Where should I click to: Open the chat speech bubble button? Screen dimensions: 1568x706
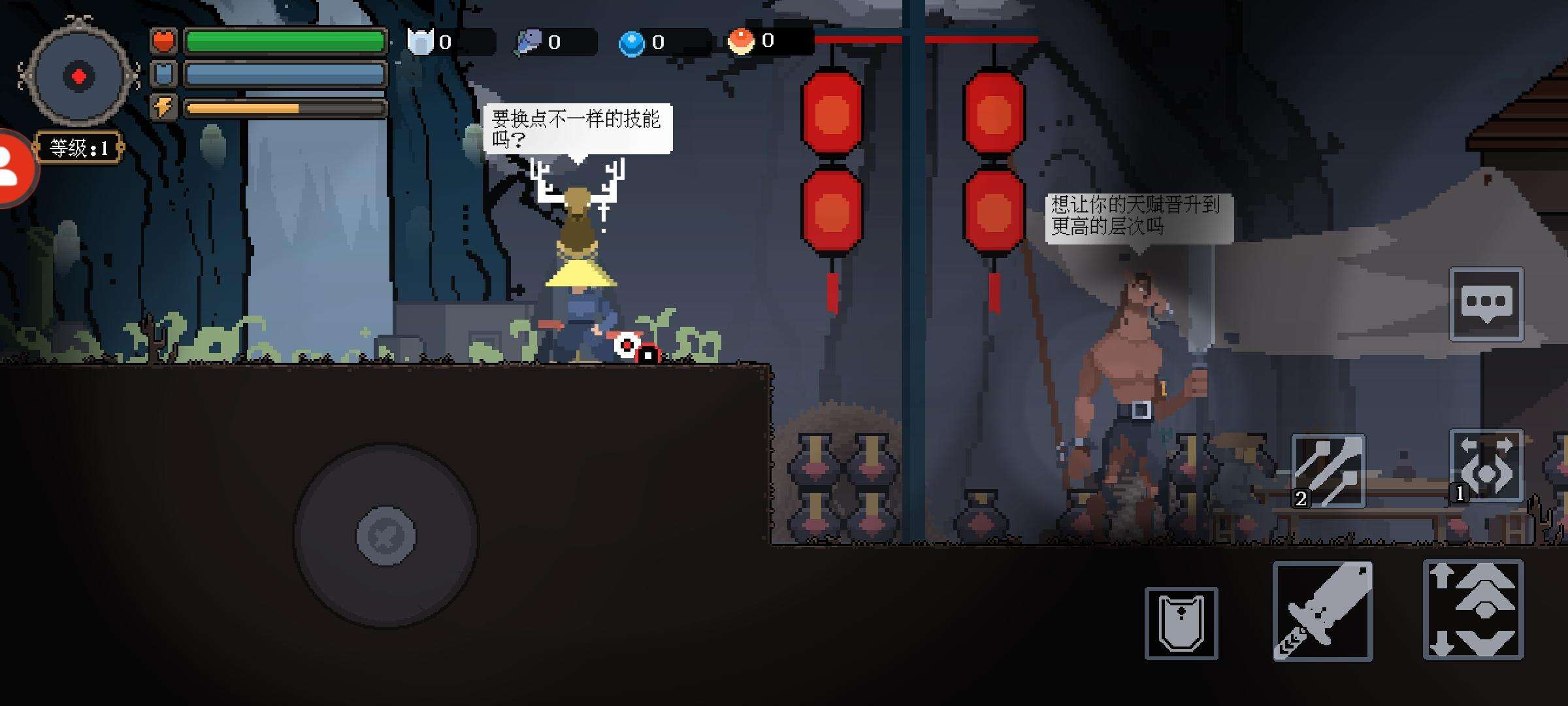coord(1486,304)
